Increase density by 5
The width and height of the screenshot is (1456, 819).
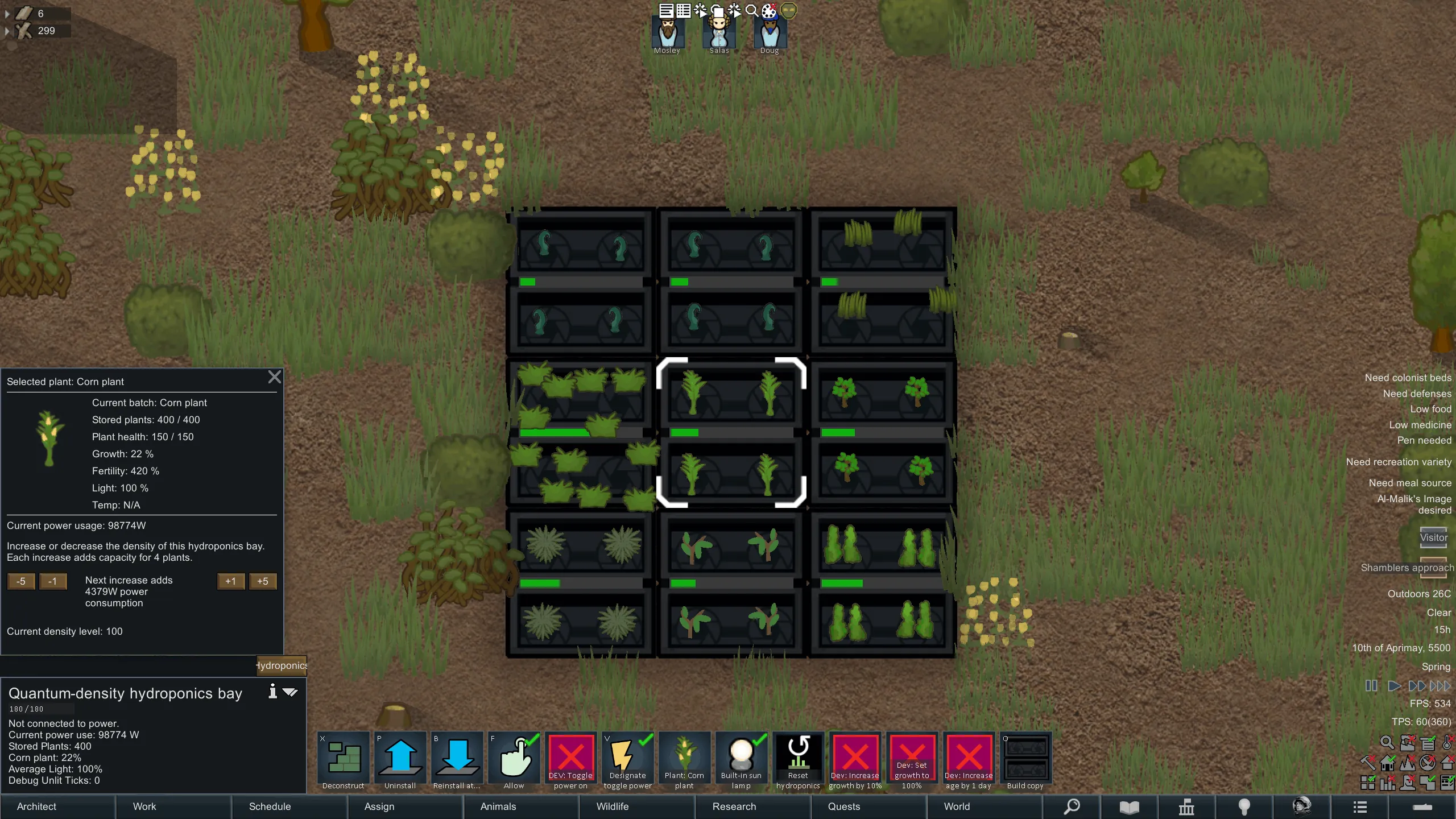262,581
